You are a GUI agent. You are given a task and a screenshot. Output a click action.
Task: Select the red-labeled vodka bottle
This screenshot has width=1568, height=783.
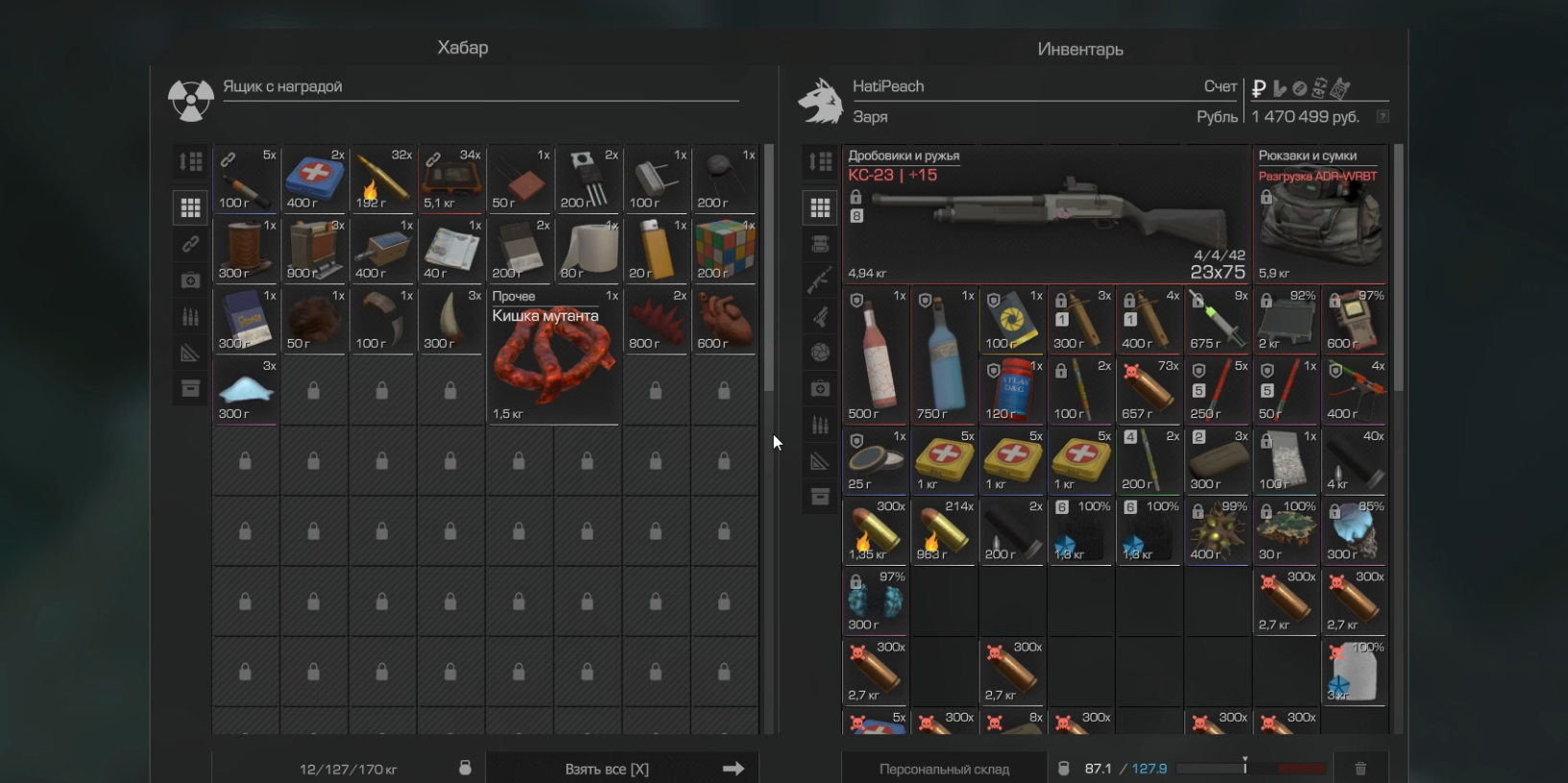pos(876,355)
